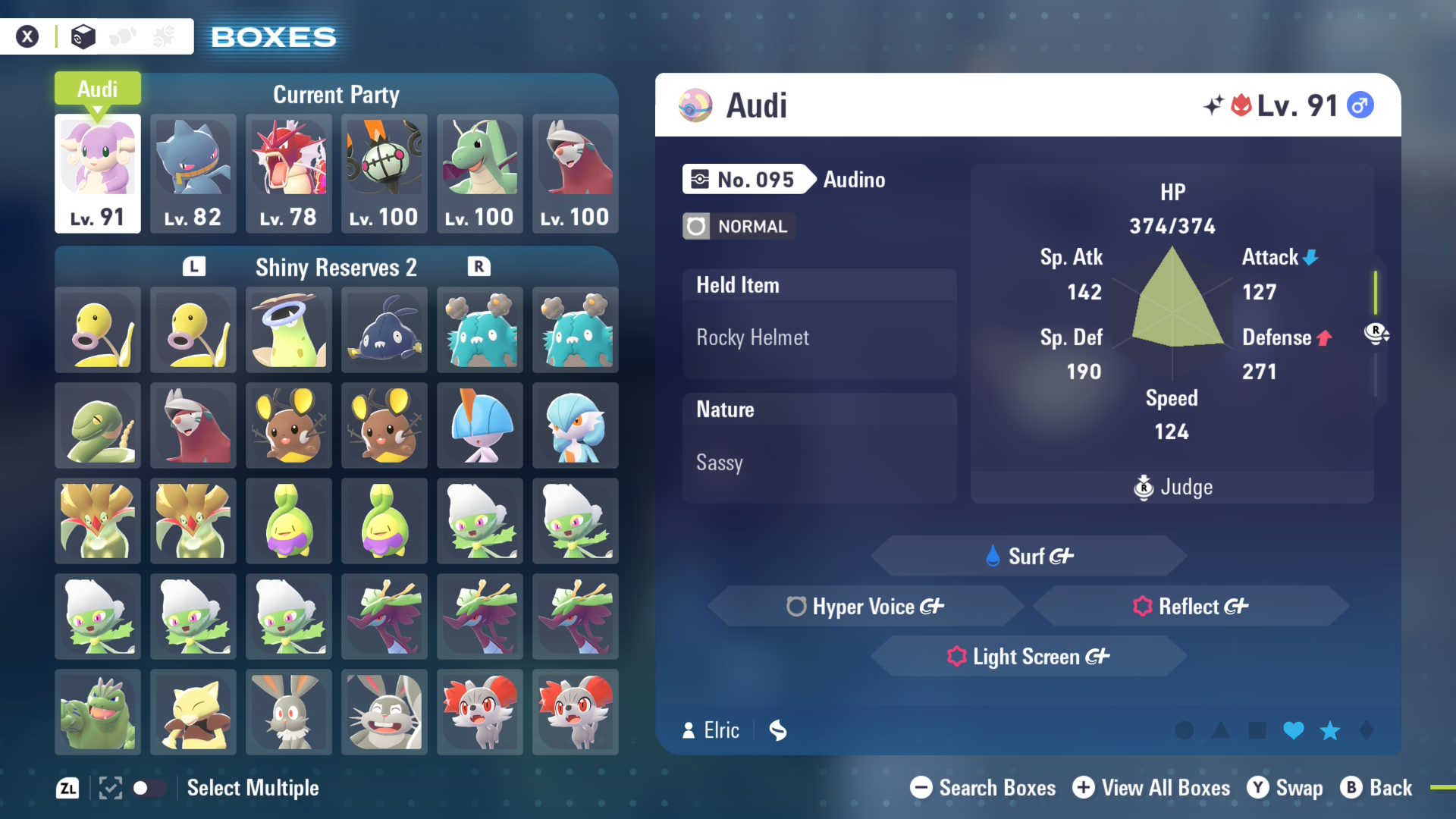
Task: Select the Surf move
Action: tap(1028, 556)
